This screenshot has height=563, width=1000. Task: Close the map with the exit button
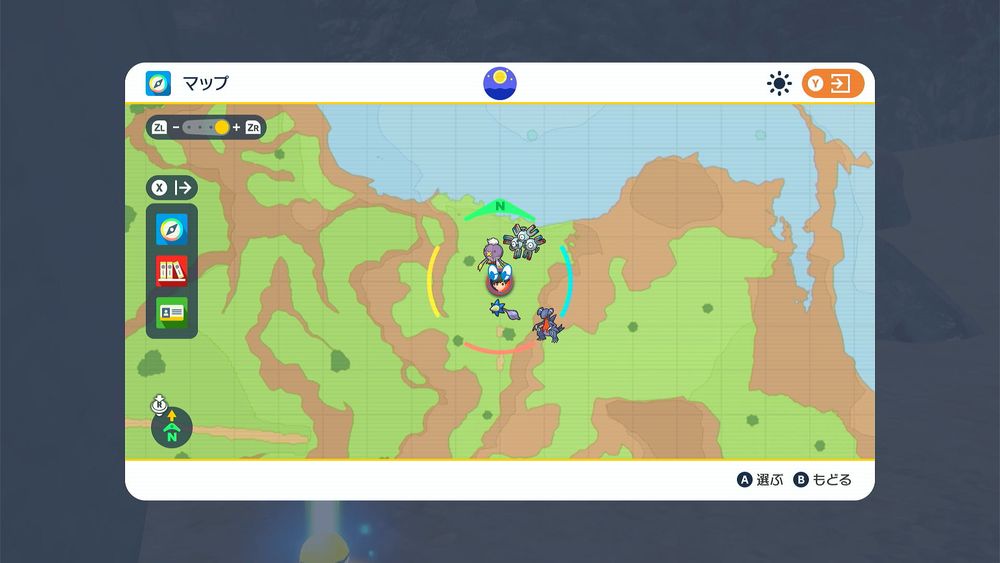tap(832, 84)
